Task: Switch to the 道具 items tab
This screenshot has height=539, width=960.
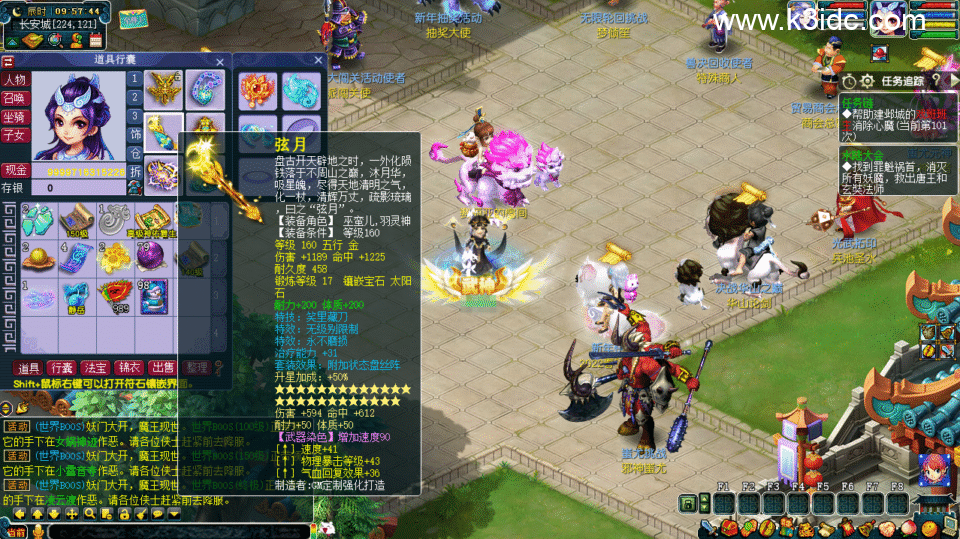Action: (28, 369)
